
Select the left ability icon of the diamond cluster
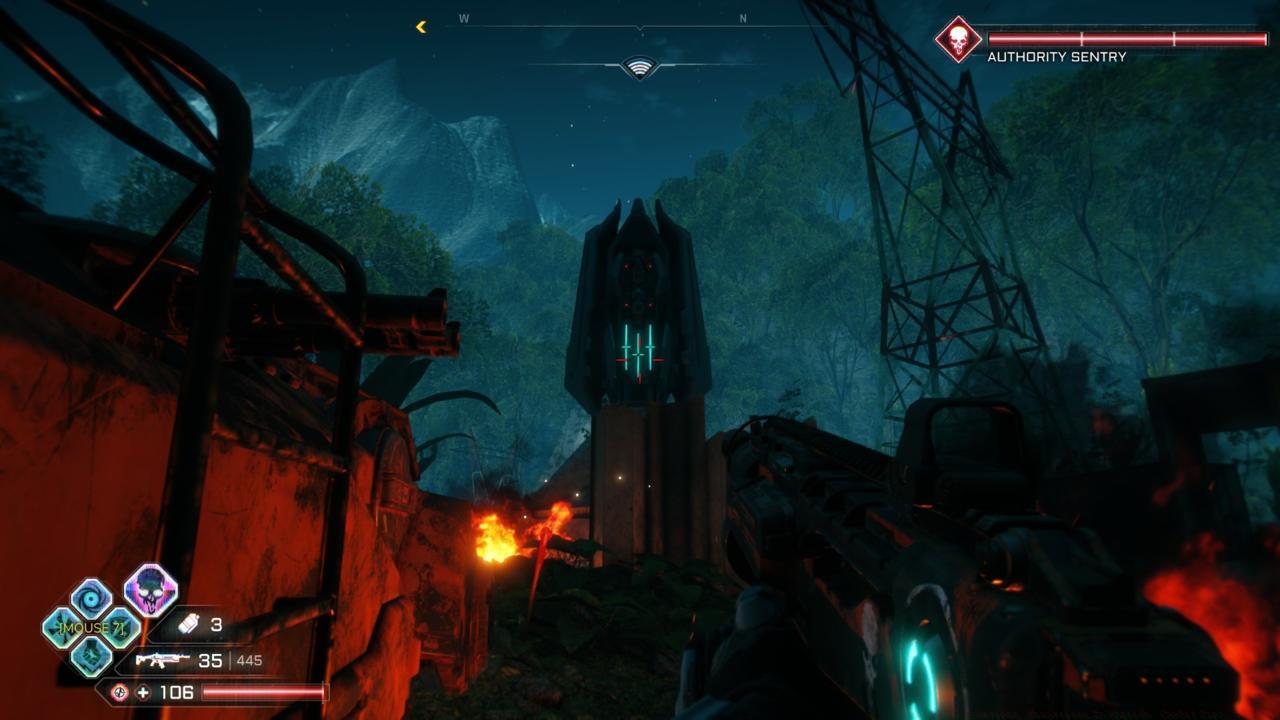[59, 627]
